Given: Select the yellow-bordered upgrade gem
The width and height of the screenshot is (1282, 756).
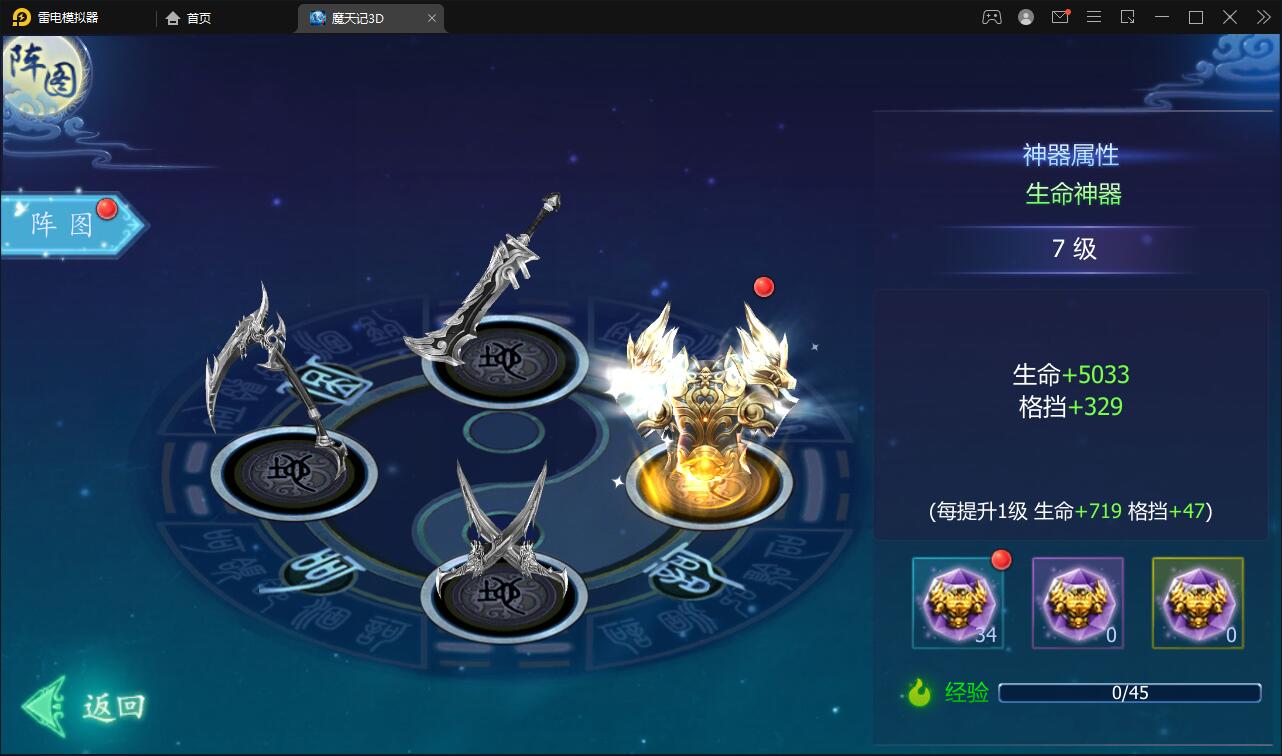Looking at the screenshot, I should tap(1196, 603).
